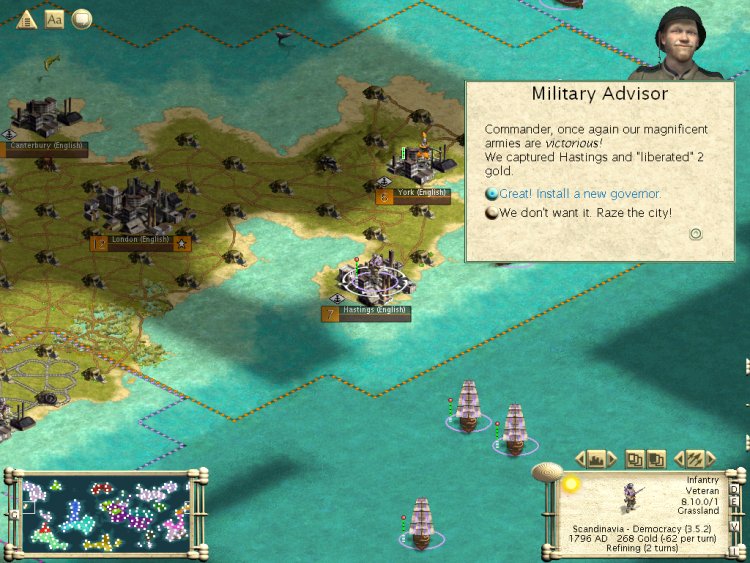
Task: Cycle to previous unit with left arrow beside spears
Action: point(677,459)
